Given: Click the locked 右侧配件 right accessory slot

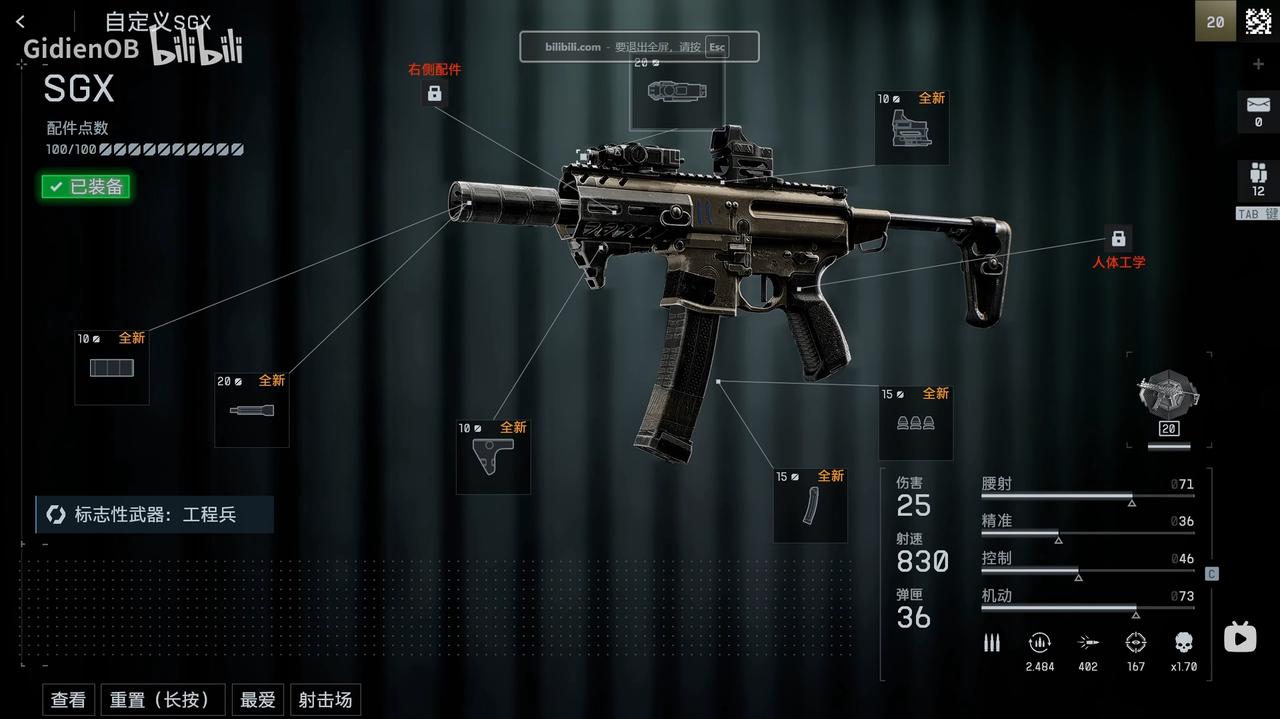Looking at the screenshot, I should pos(434,93).
